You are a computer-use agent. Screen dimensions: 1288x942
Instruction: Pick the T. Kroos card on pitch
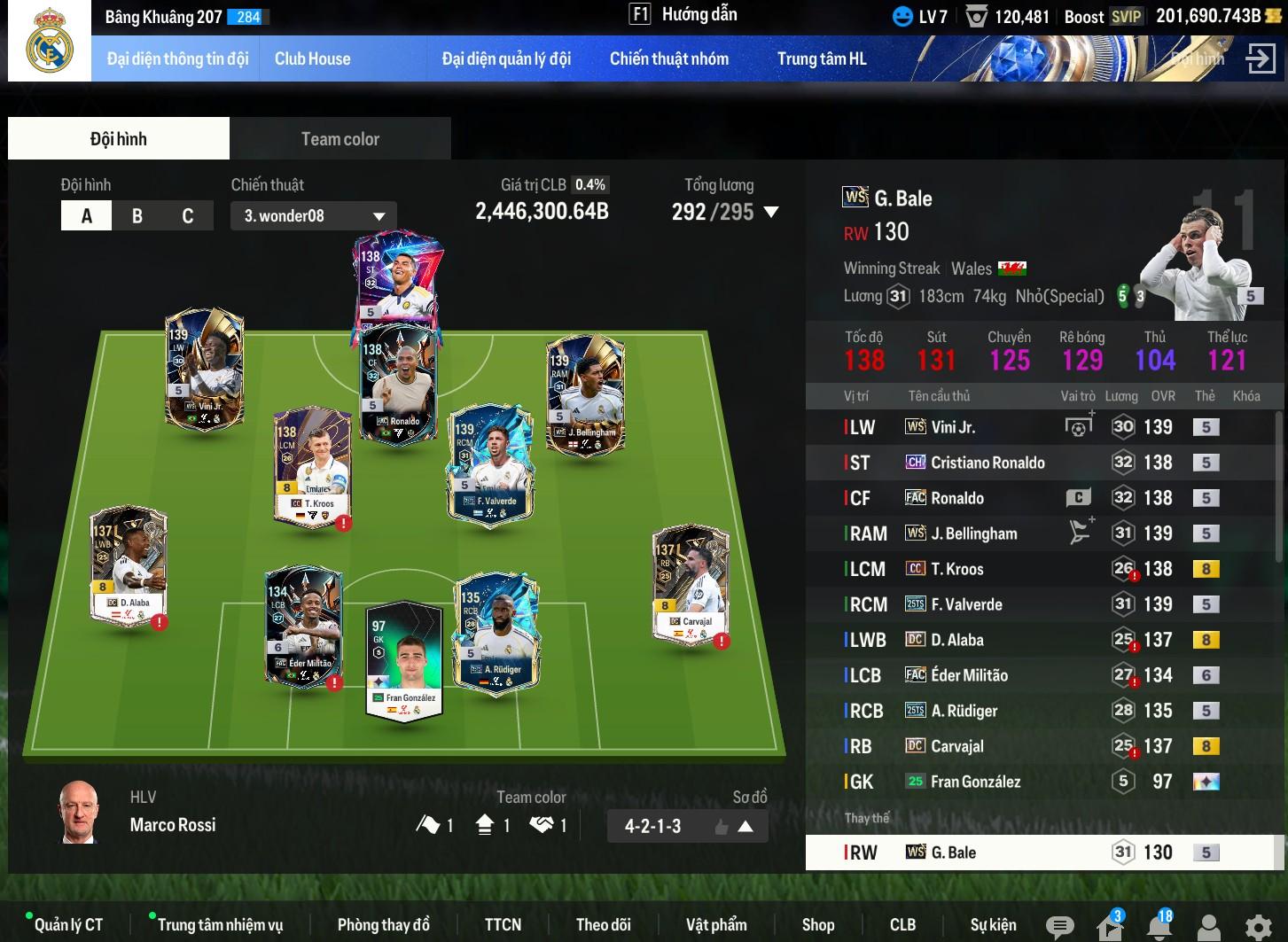[x=312, y=468]
